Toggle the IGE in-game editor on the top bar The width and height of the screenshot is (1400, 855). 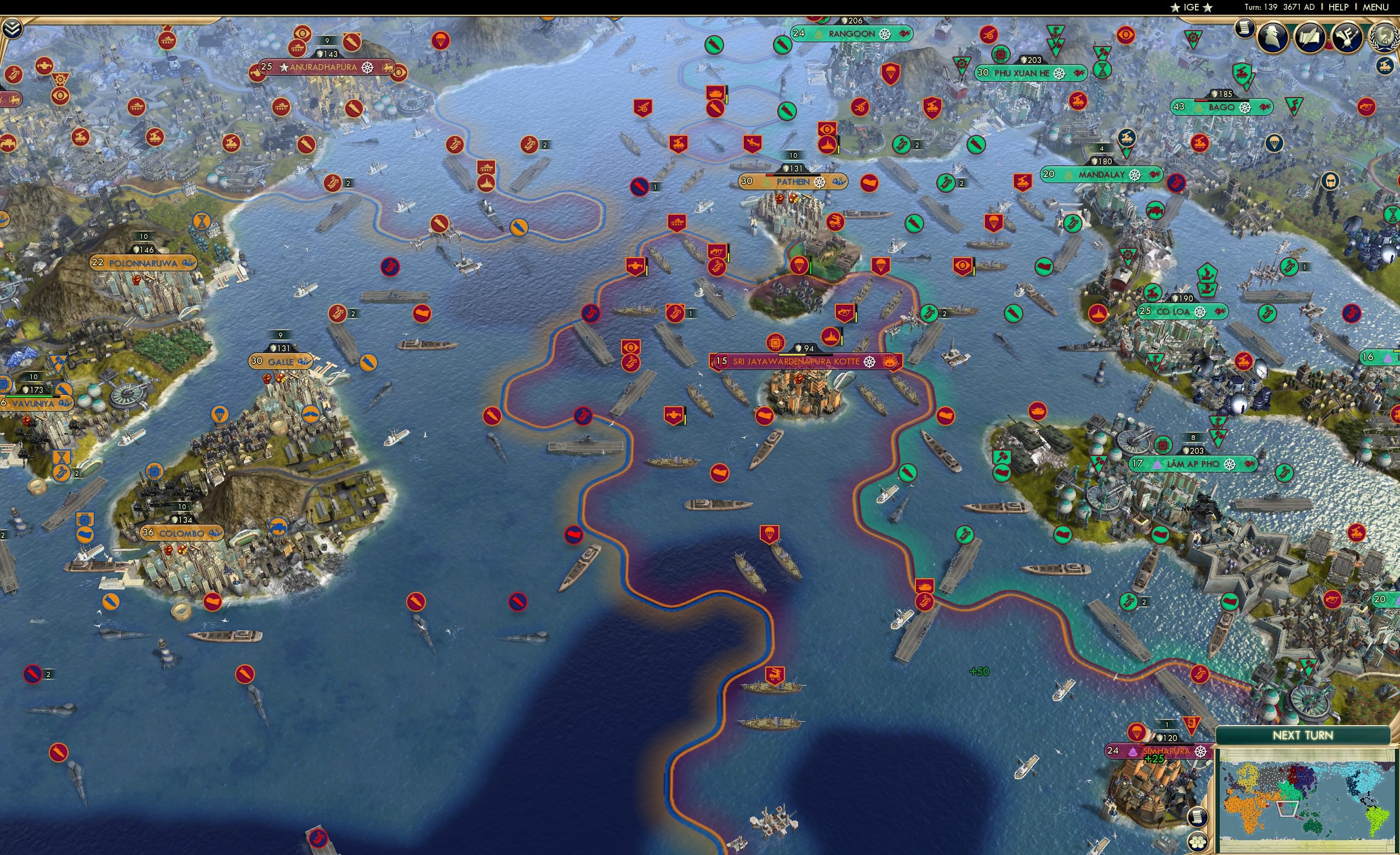(1191, 7)
